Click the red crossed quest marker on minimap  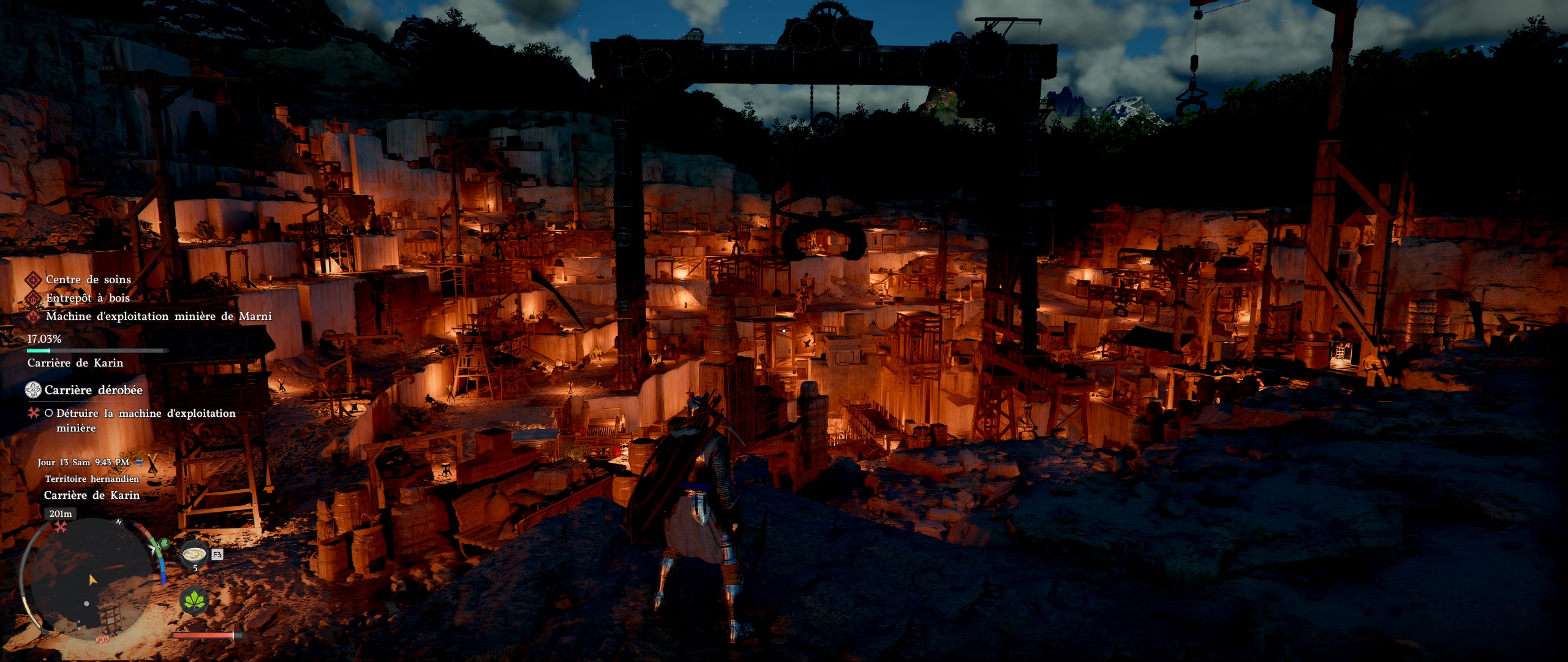[60, 527]
